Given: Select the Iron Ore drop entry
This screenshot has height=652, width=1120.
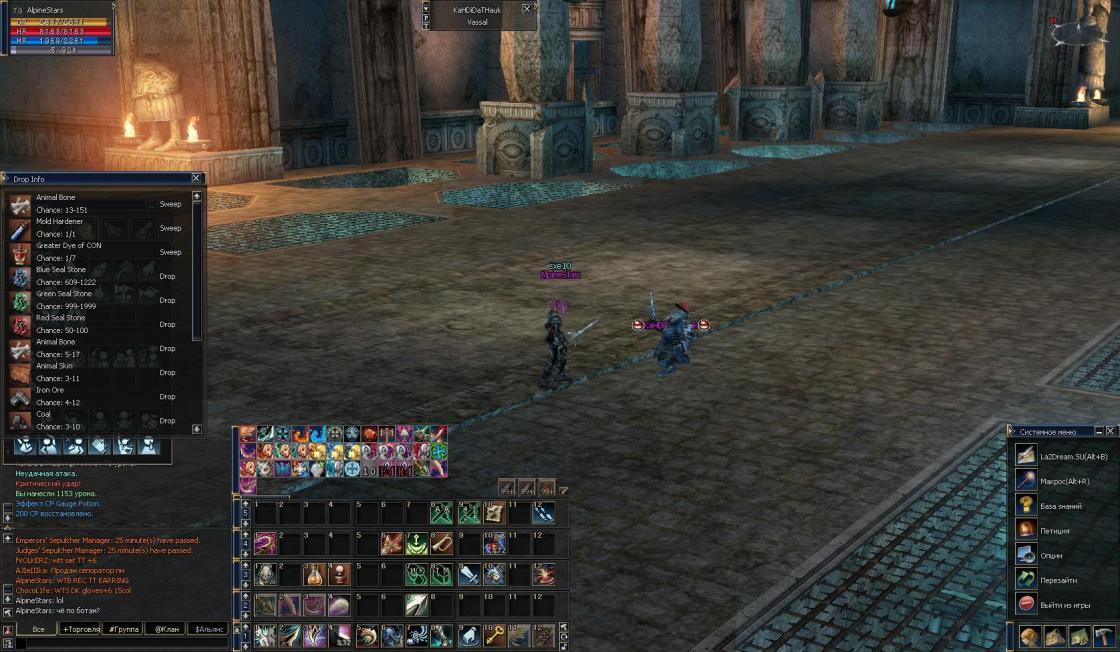Looking at the screenshot, I should (x=100, y=396).
